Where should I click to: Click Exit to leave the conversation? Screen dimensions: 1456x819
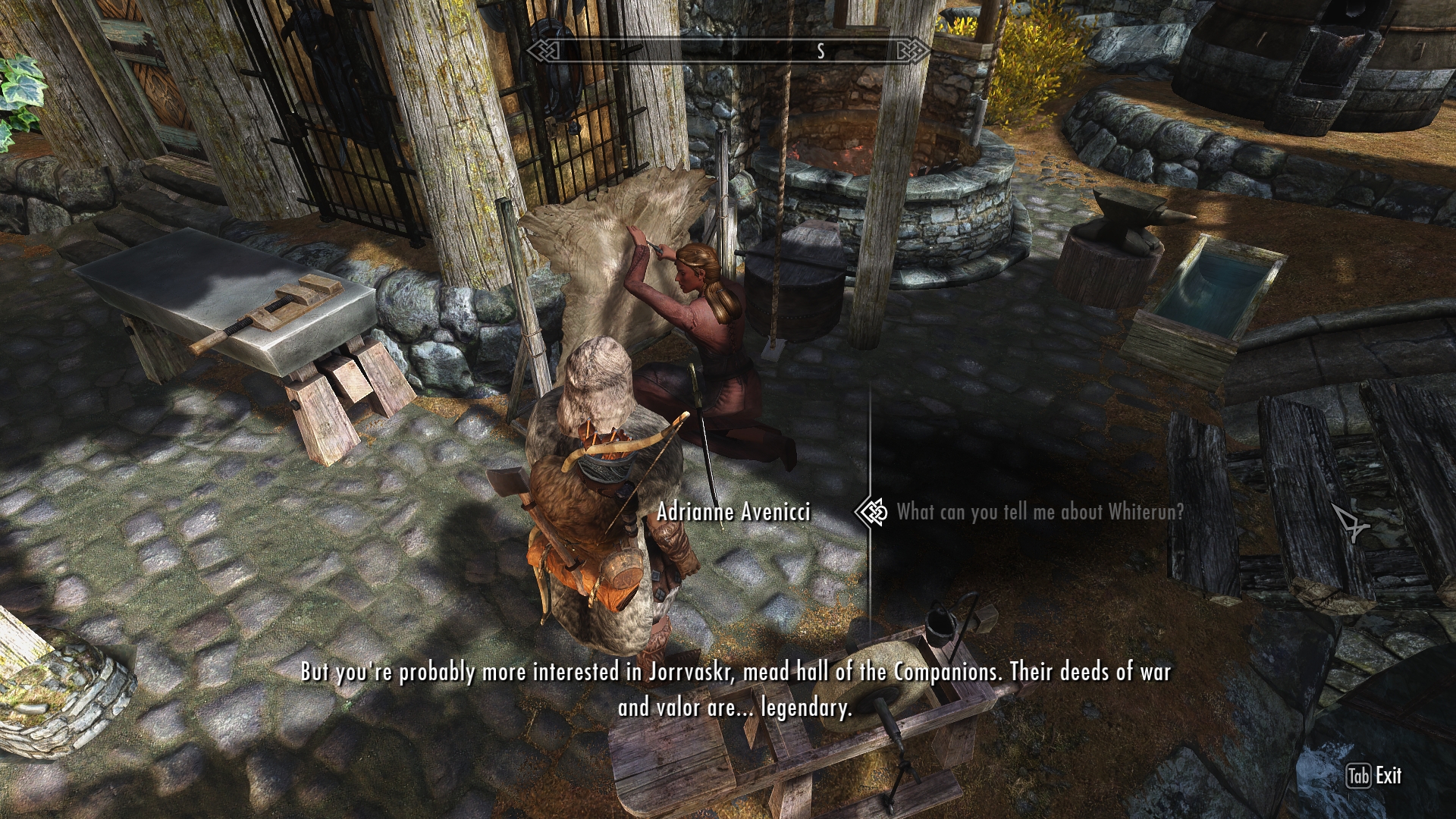click(1374, 776)
